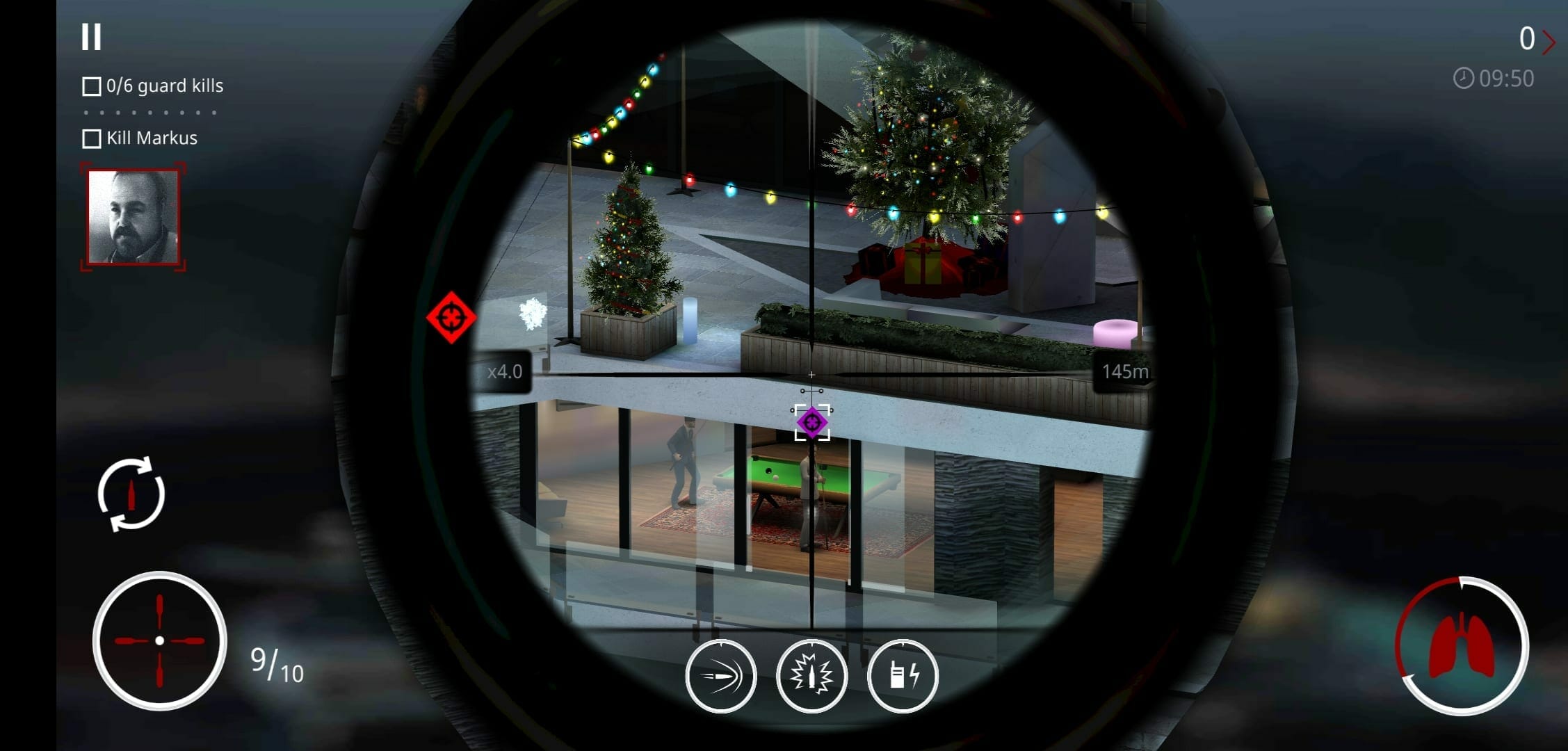The width and height of the screenshot is (1568, 751).
Task: Activate the explosive bullet ability
Action: pyautogui.click(x=811, y=675)
